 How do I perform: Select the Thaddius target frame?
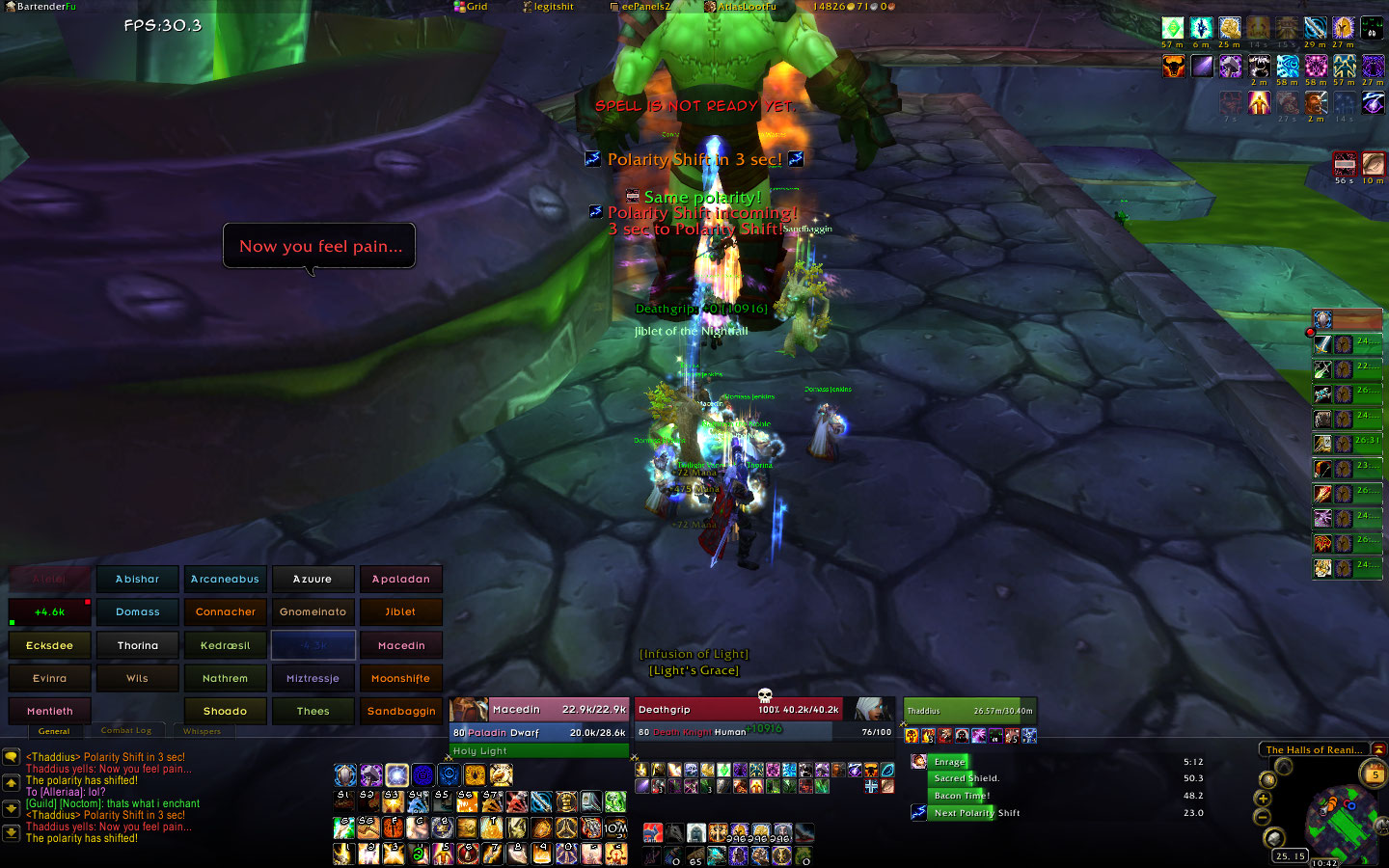(x=968, y=711)
